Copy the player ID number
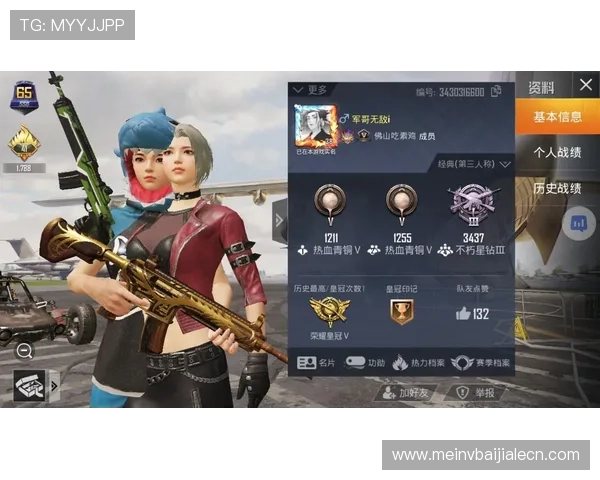Screen dimensions: 600x480 494,92
